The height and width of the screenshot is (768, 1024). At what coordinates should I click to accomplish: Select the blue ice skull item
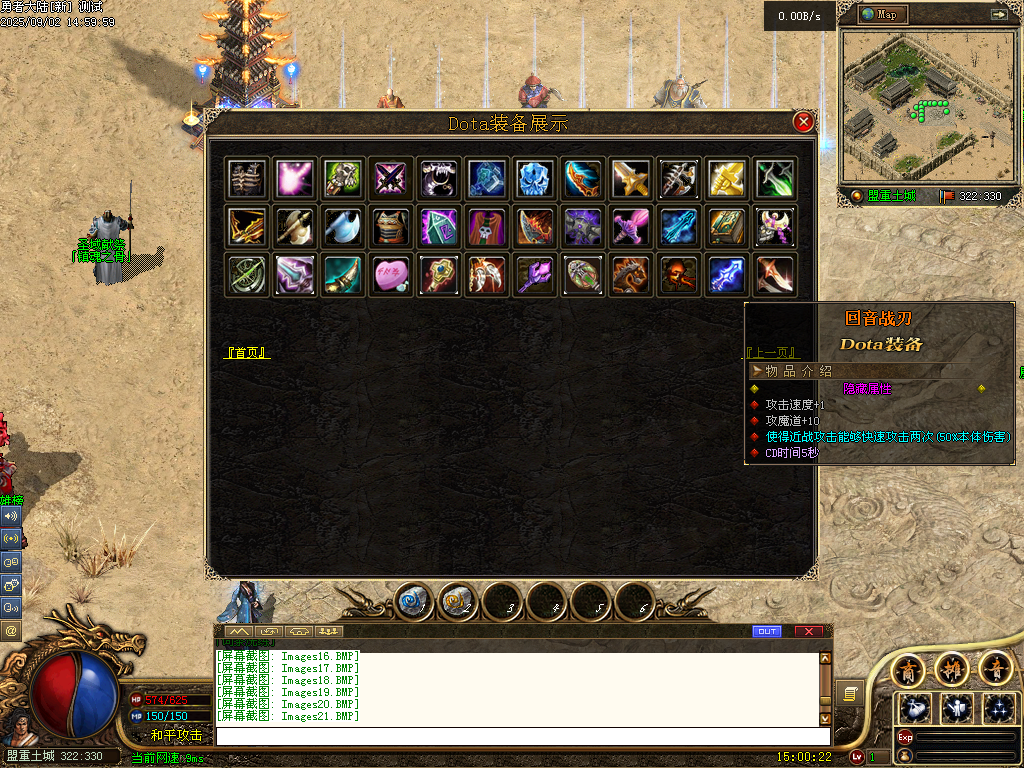[534, 178]
